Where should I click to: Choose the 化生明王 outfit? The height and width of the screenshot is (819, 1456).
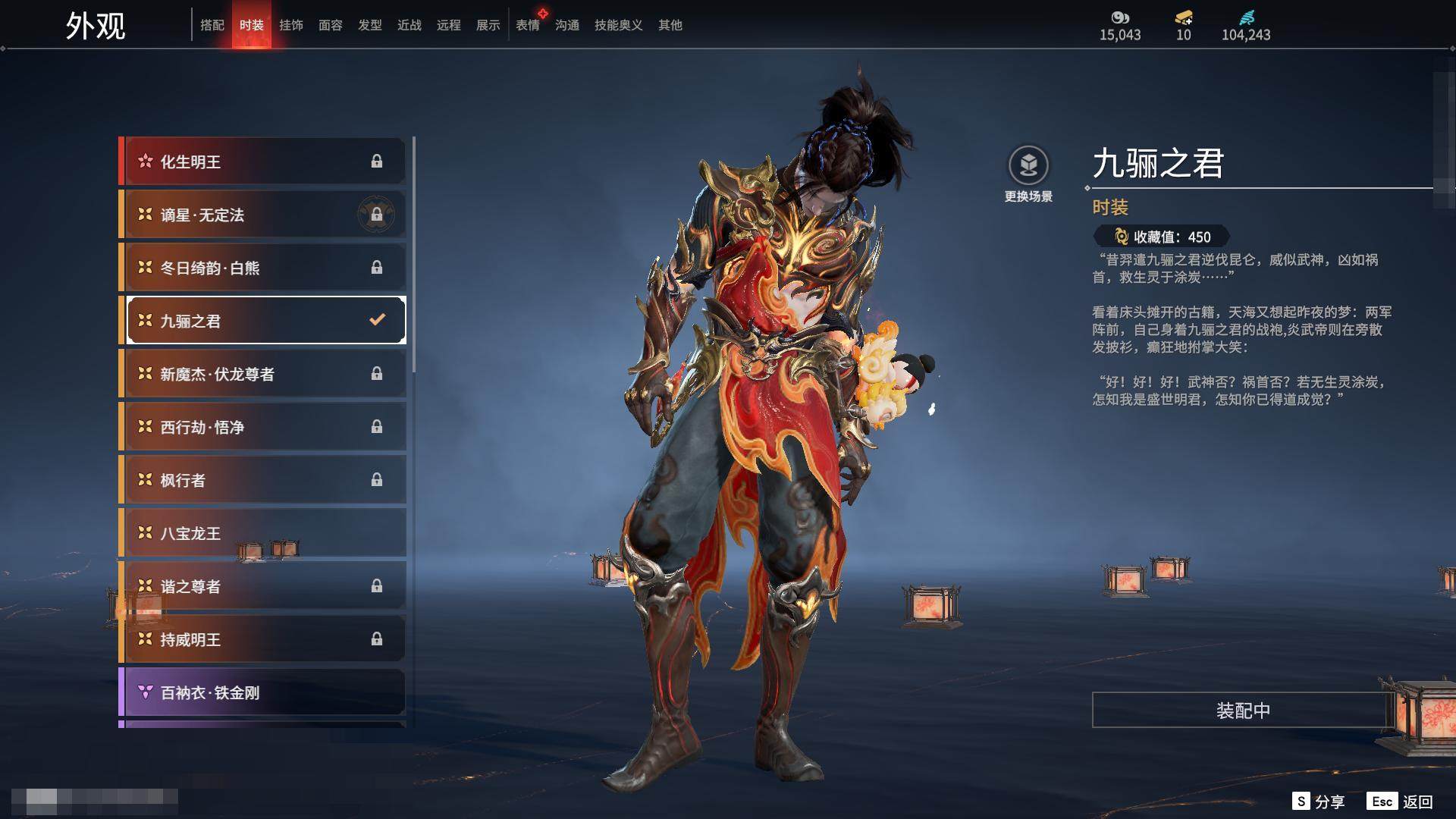click(262, 162)
